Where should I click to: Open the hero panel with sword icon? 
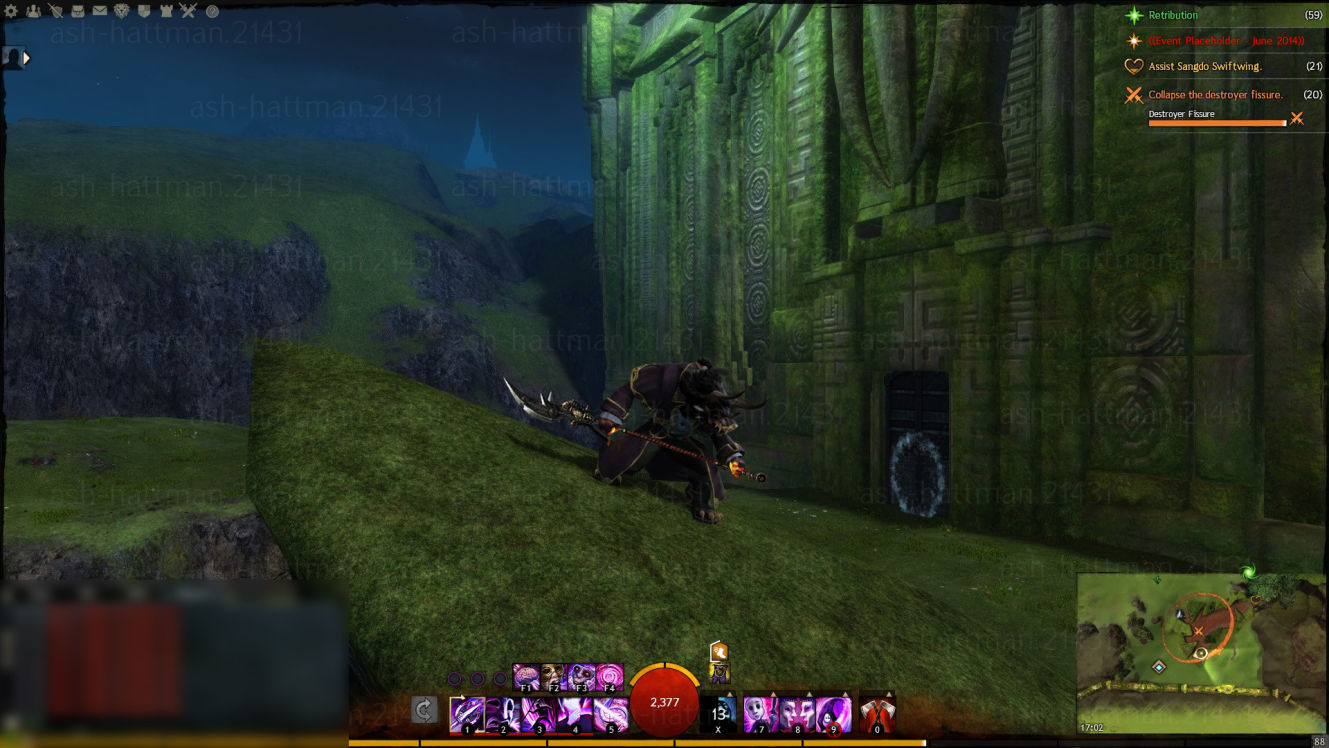coord(55,11)
